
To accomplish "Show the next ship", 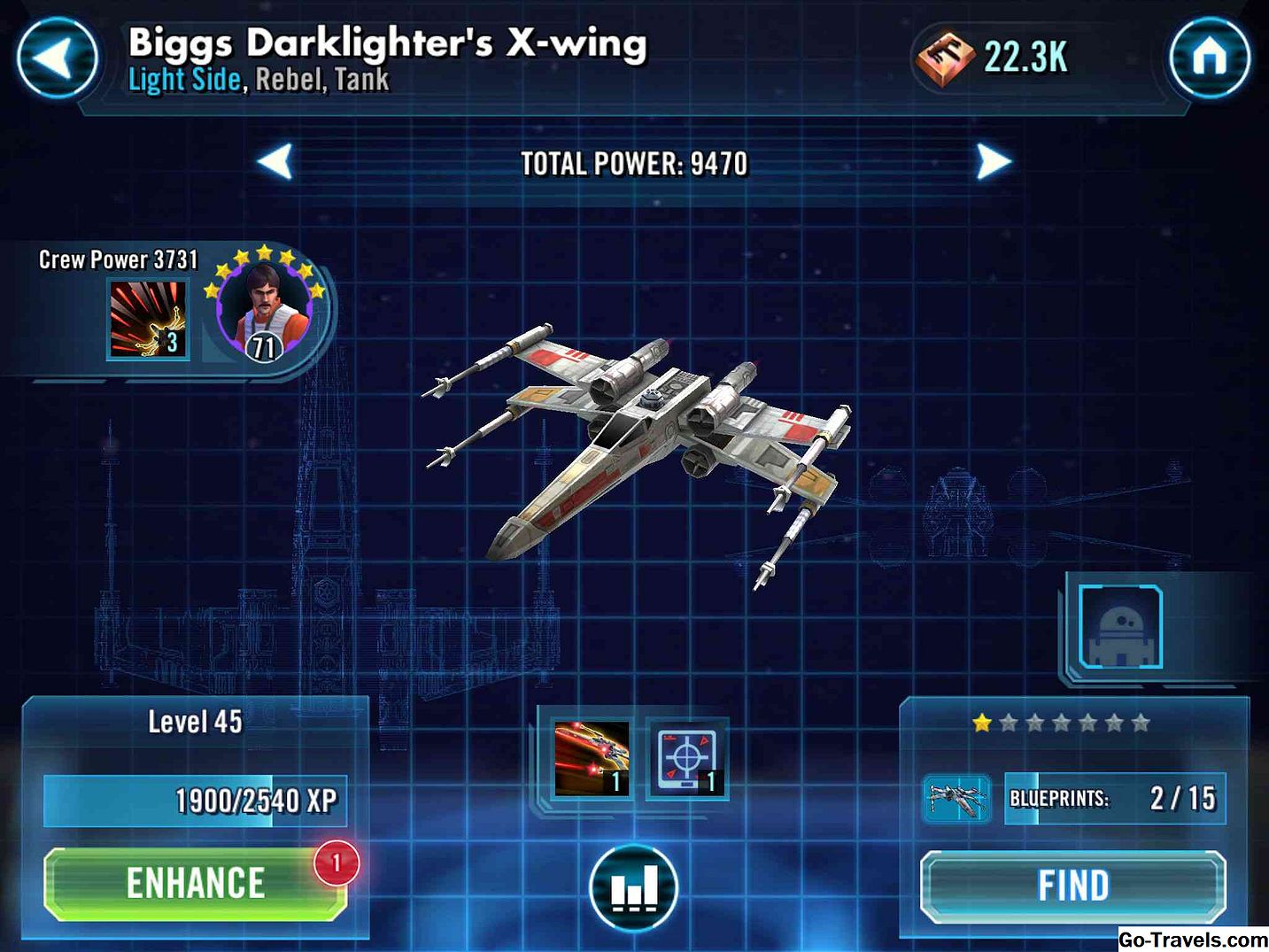I will pos(993,163).
